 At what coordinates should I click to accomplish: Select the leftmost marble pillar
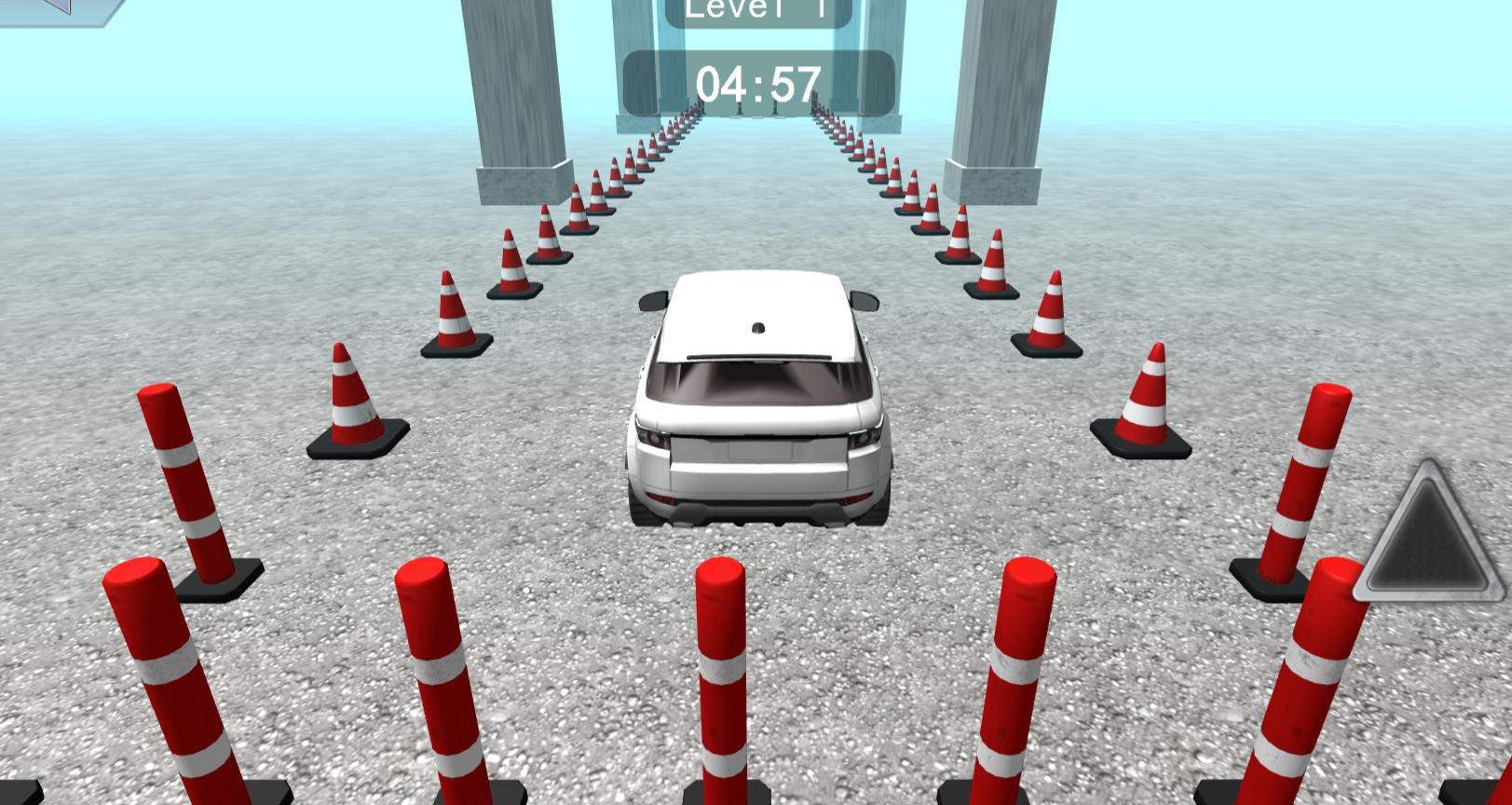(522, 93)
